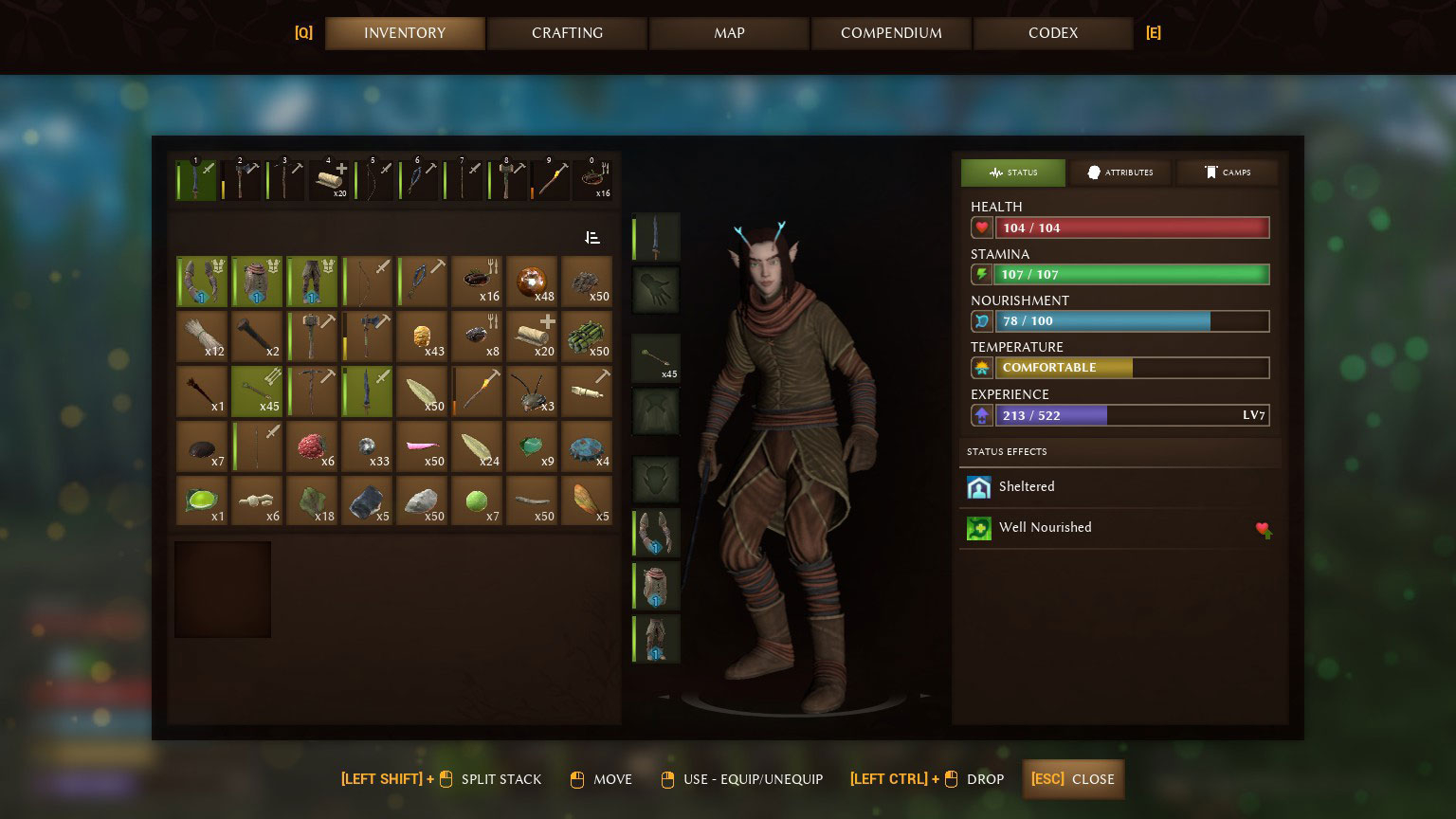Click the arrows equipment slot showing x45
Viewport: 1456px width, 819px height.
pyautogui.click(x=655, y=357)
